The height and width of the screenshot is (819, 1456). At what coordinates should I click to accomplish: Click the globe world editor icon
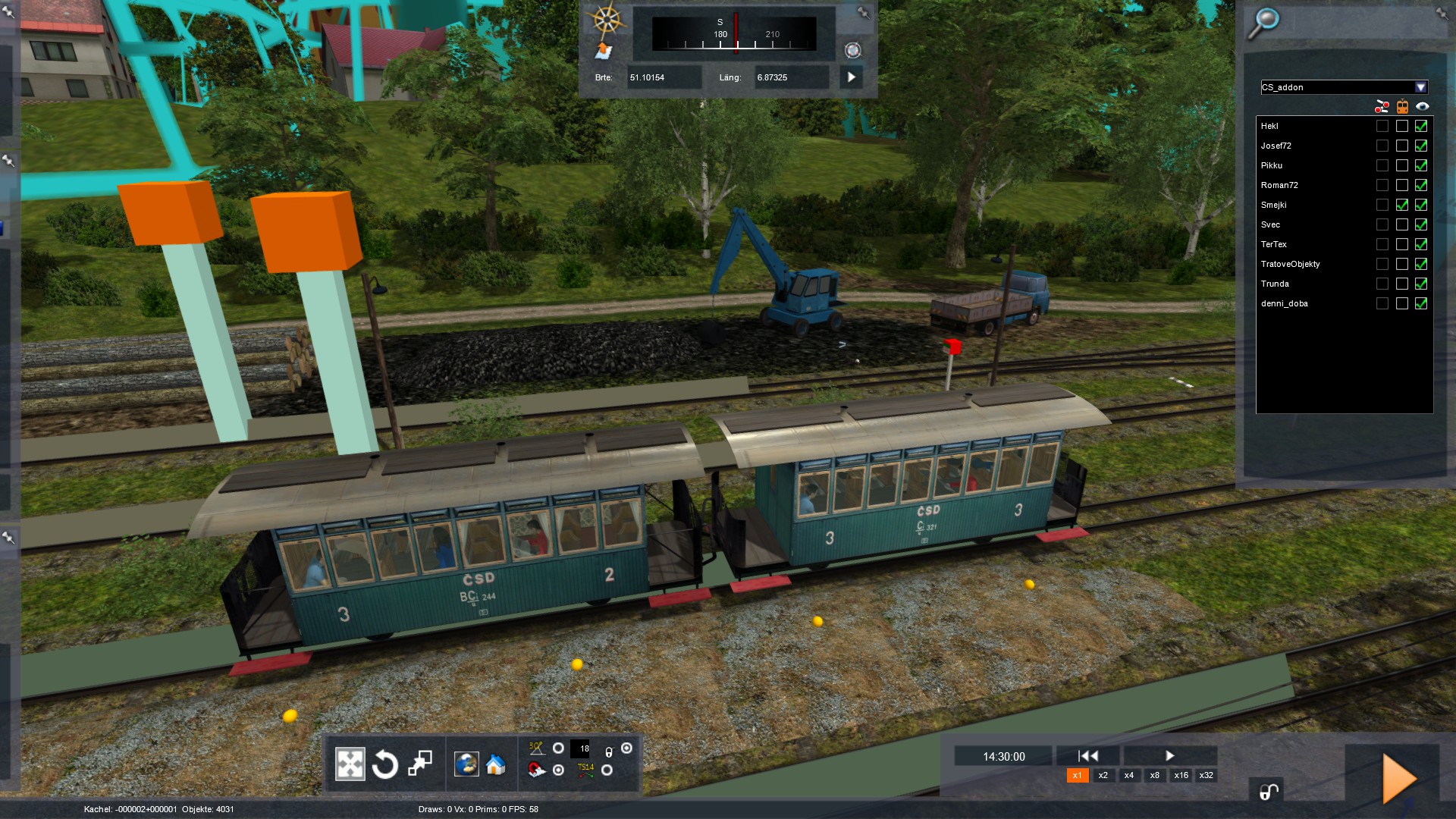[466, 764]
